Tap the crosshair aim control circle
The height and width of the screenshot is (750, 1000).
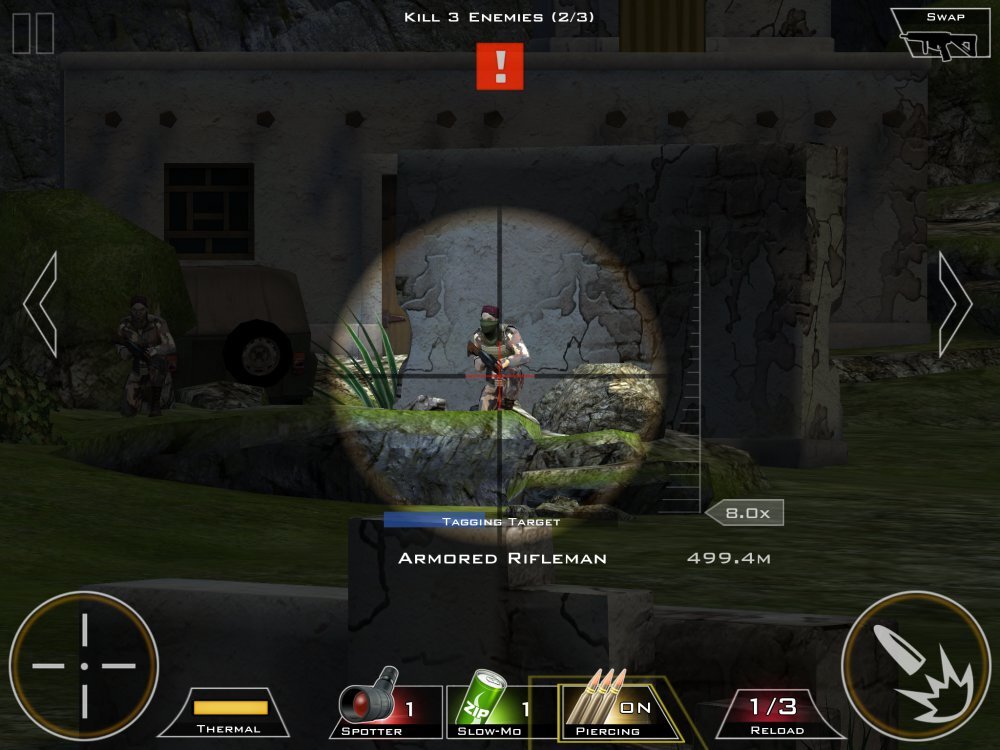[84, 665]
